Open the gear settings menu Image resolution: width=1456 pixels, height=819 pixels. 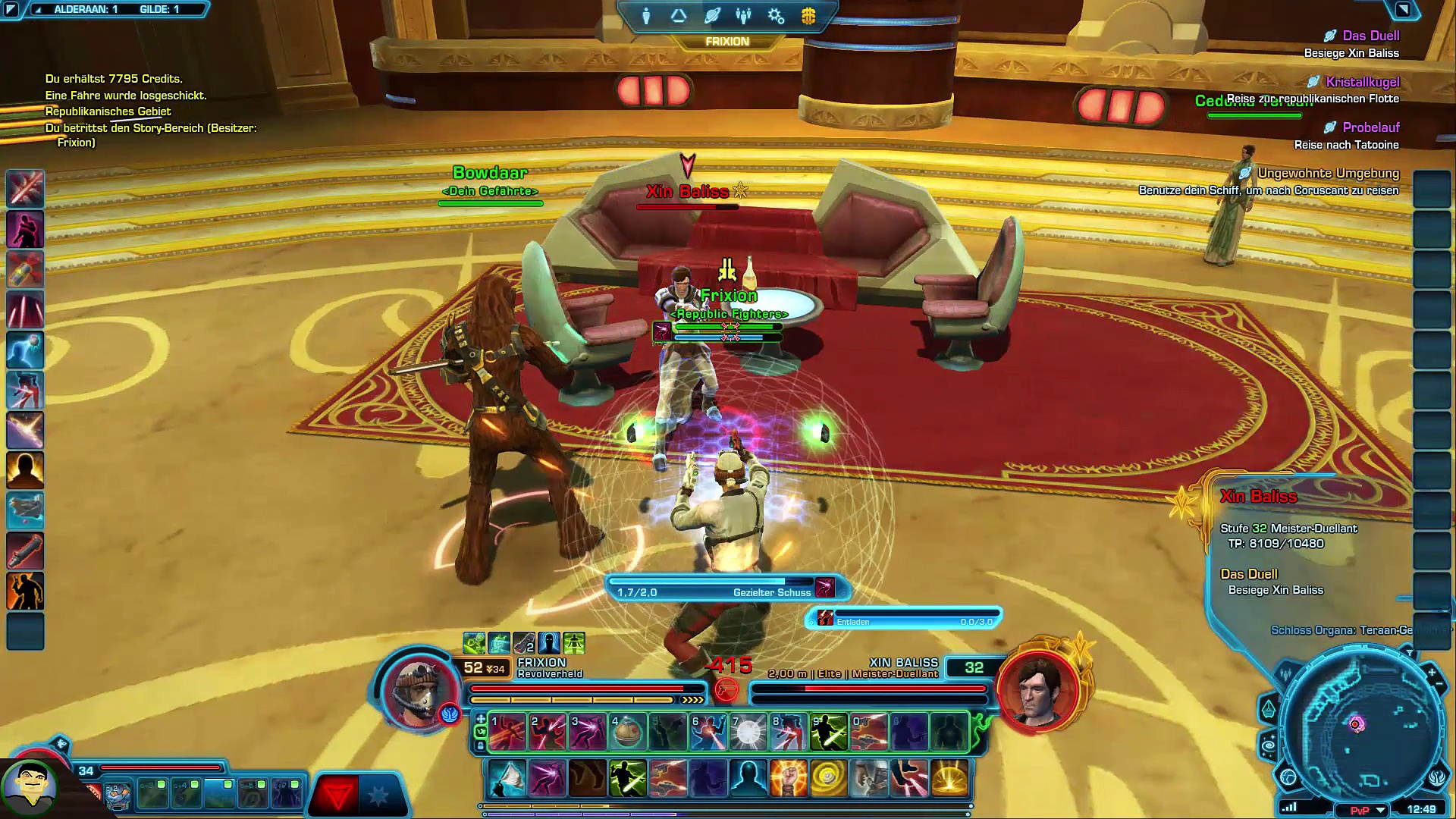tap(776, 16)
